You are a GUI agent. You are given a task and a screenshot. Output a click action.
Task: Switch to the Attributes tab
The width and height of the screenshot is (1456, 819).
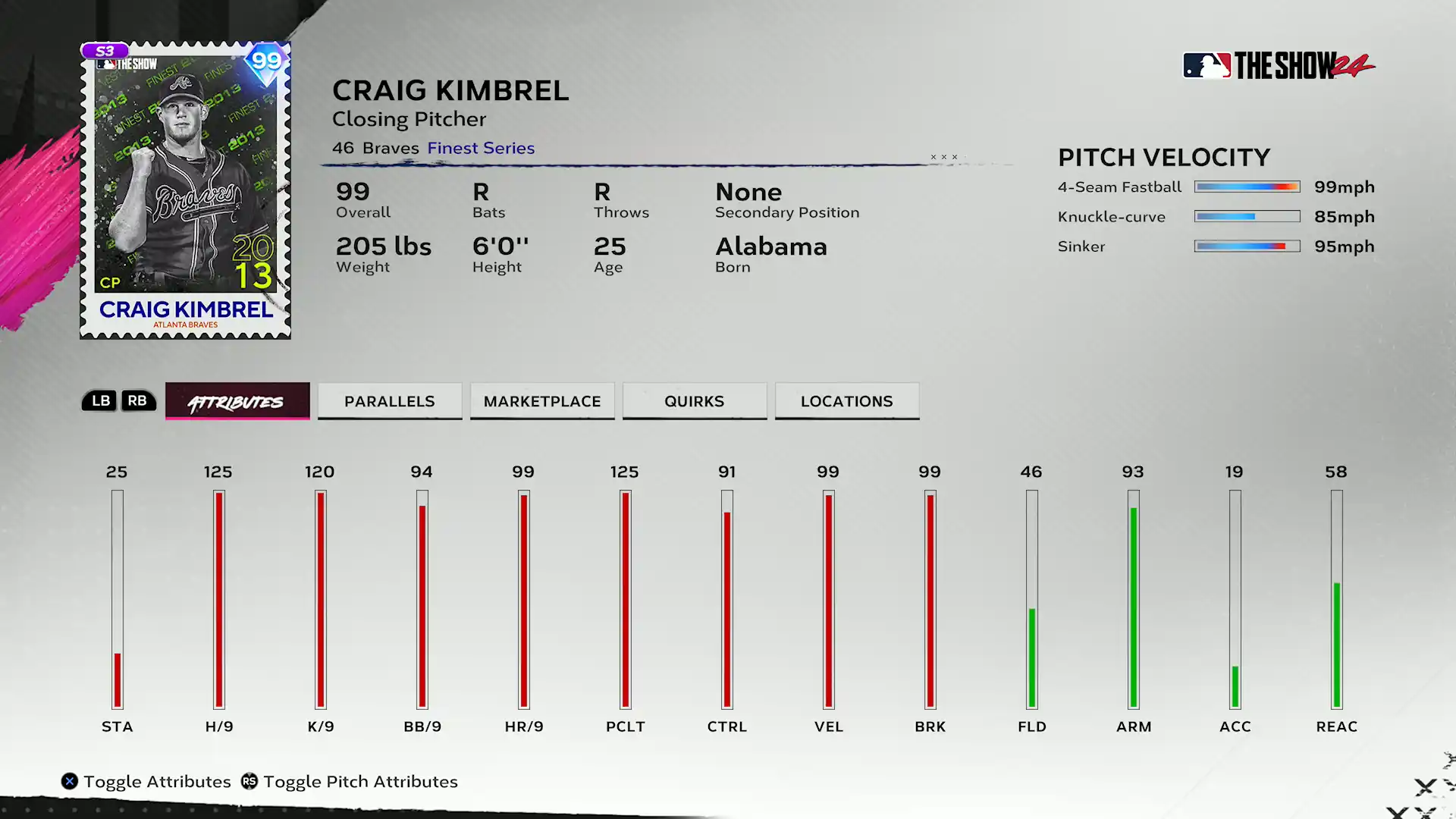point(237,401)
